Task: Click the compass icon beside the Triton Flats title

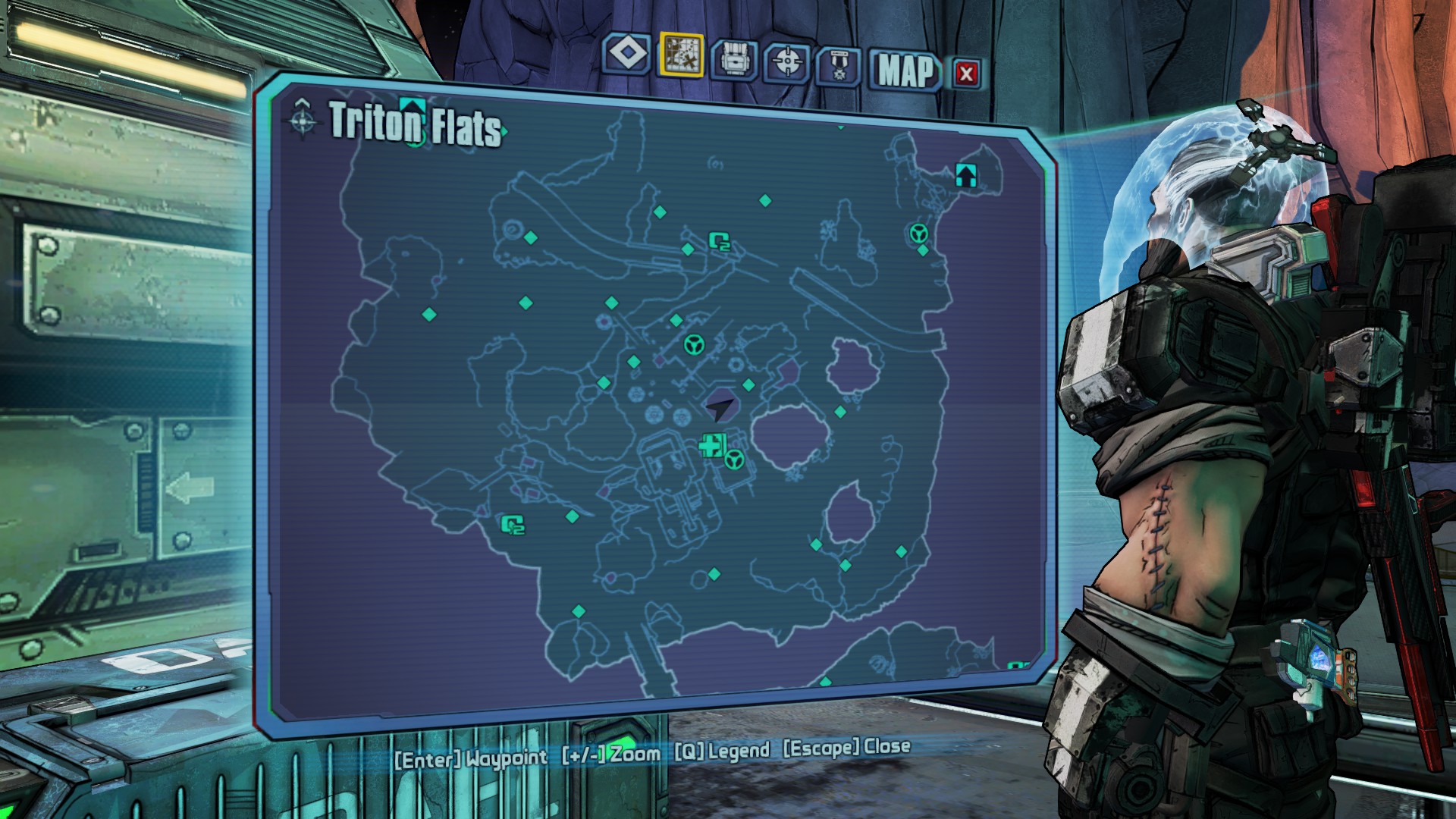Action: [x=303, y=119]
